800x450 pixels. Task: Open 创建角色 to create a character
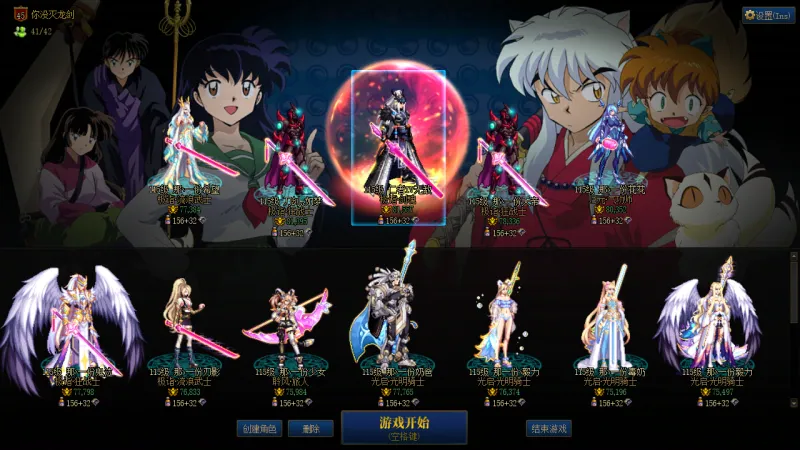pyautogui.click(x=259, y=428)
